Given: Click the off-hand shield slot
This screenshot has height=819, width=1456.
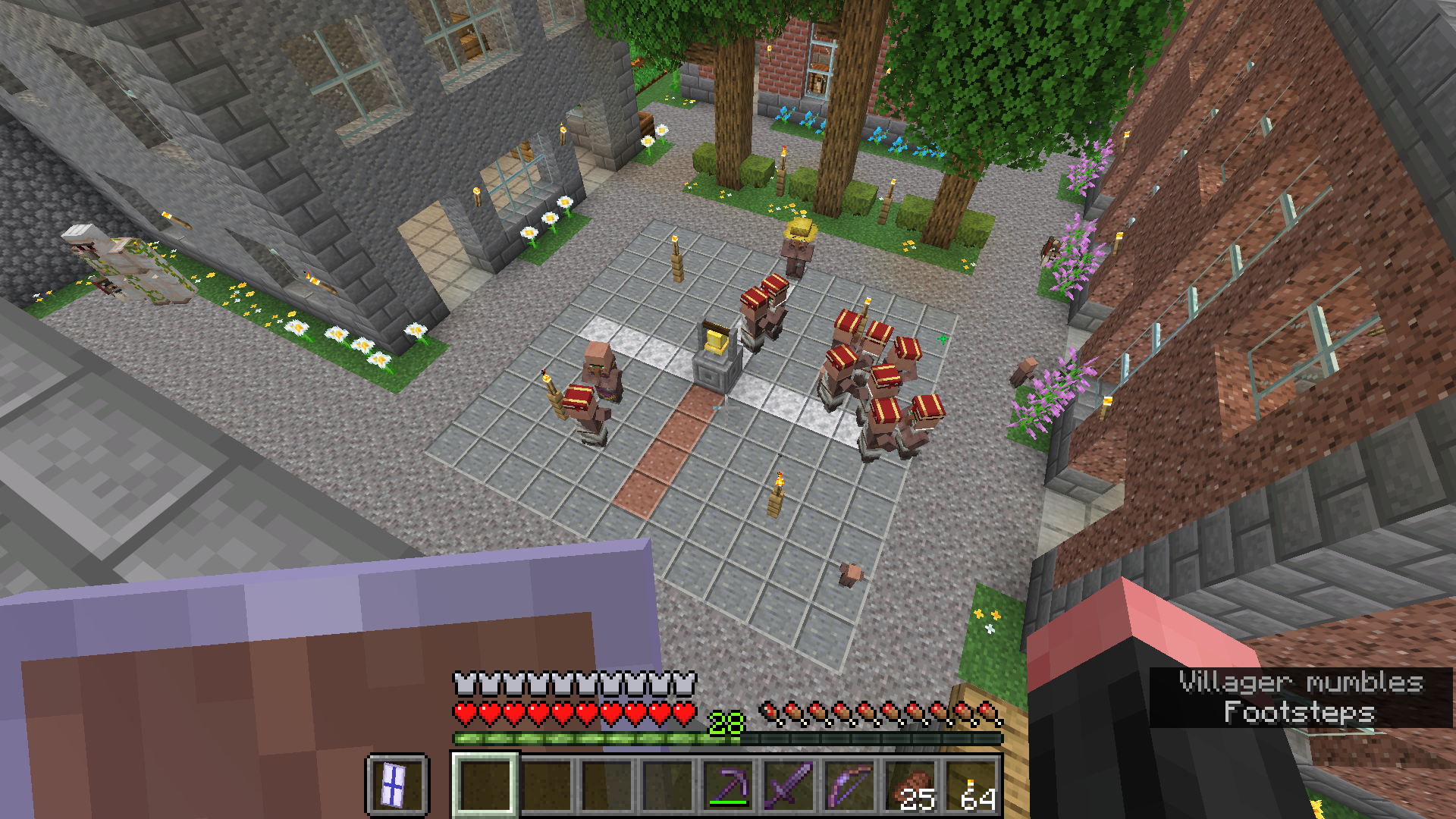Looking at the screenshot, I should (x=396, y=784).
